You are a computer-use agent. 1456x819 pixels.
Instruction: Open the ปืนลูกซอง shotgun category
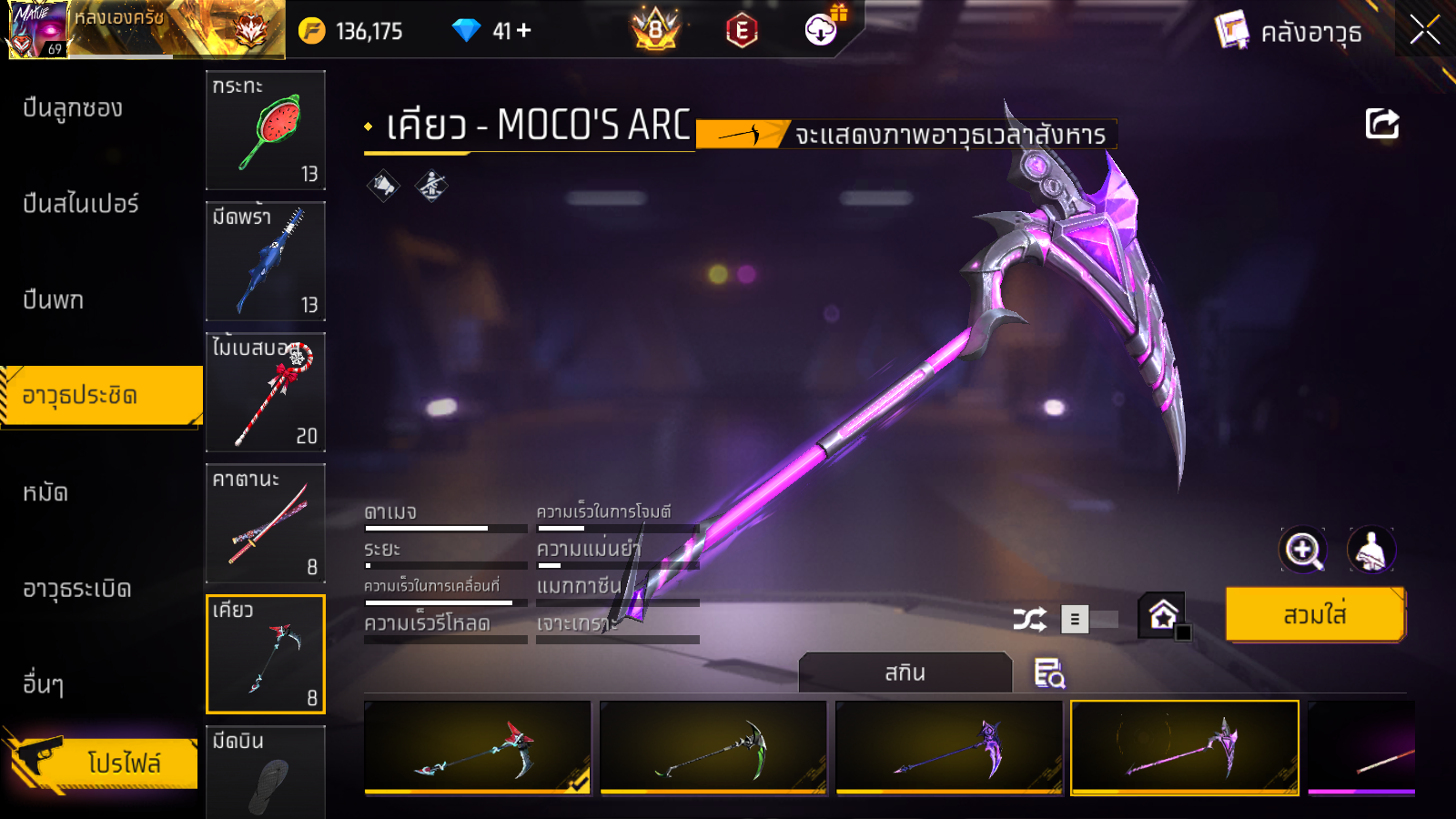pyautogui.click(x=73, y=108)
